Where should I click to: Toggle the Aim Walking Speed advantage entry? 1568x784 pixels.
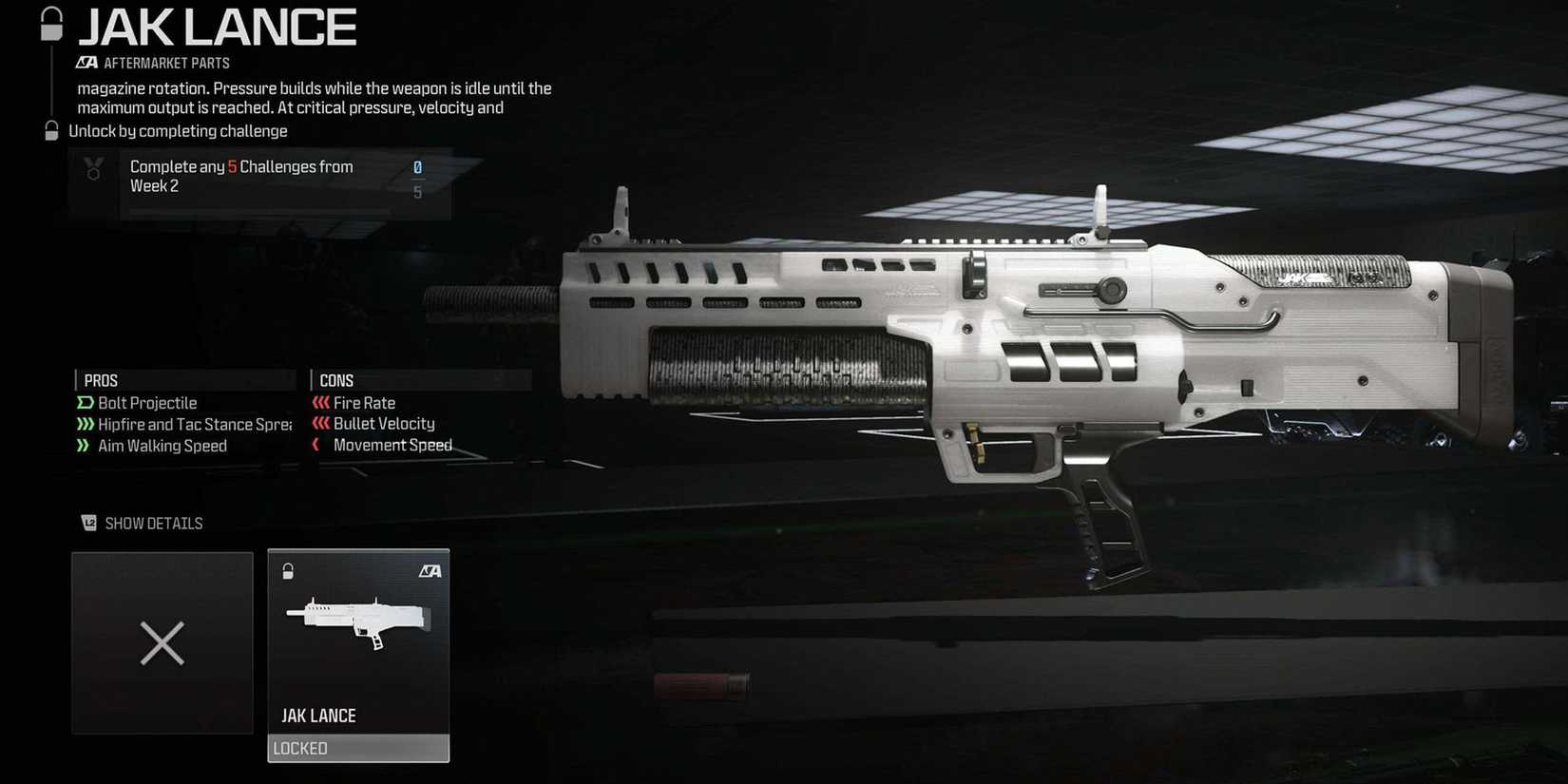(163, 445)
